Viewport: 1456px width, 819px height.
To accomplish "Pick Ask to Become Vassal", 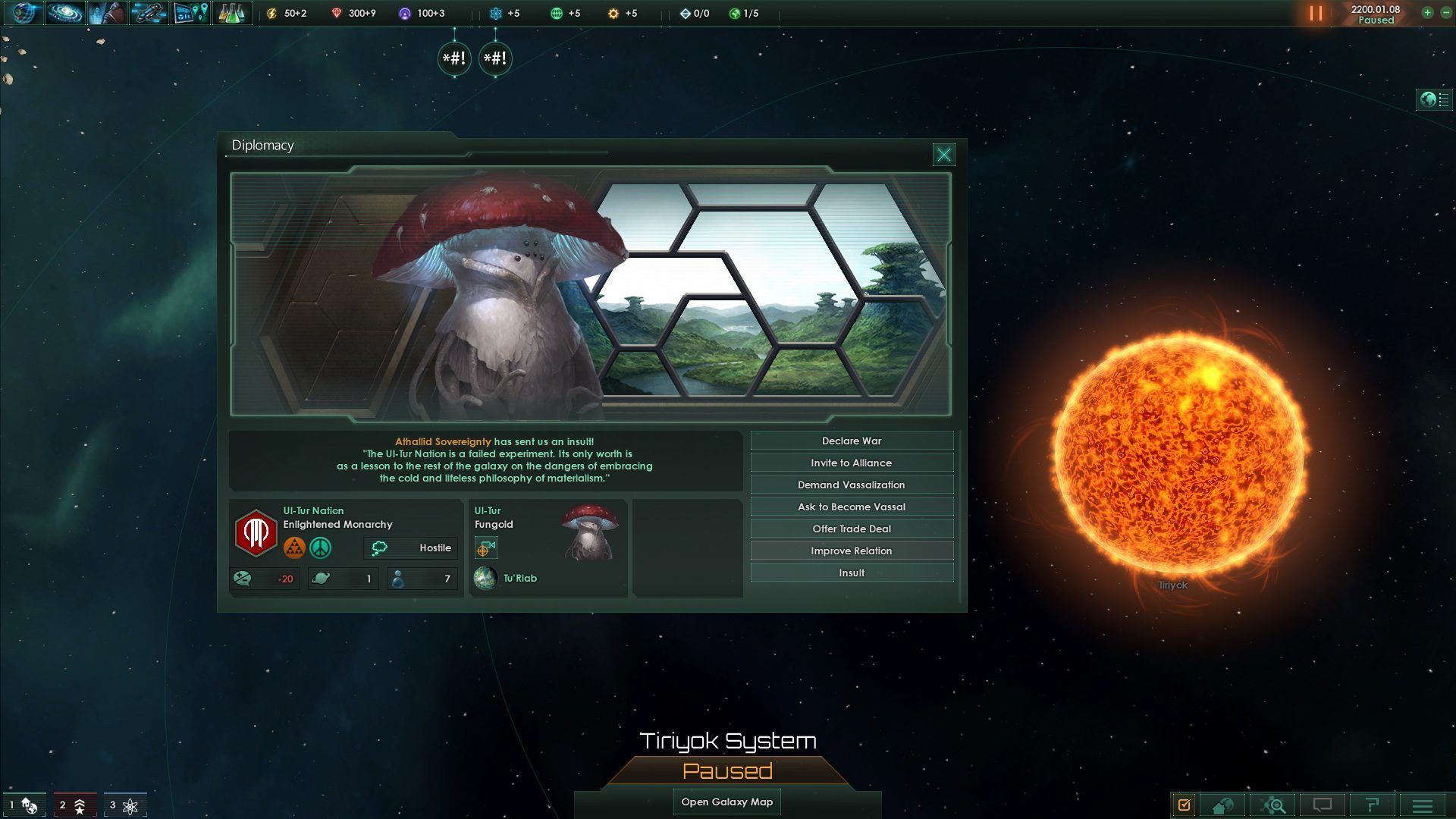I will (852, 507).
